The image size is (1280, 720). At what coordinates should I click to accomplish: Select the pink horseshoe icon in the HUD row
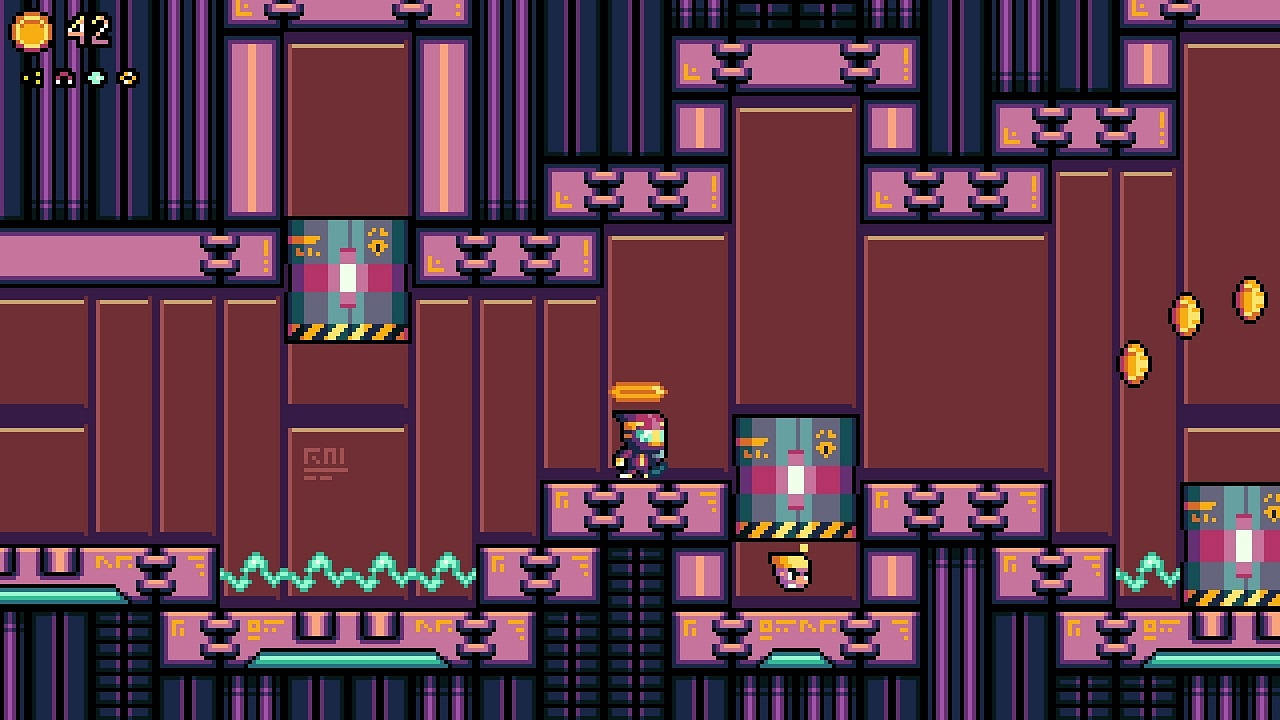63,78
